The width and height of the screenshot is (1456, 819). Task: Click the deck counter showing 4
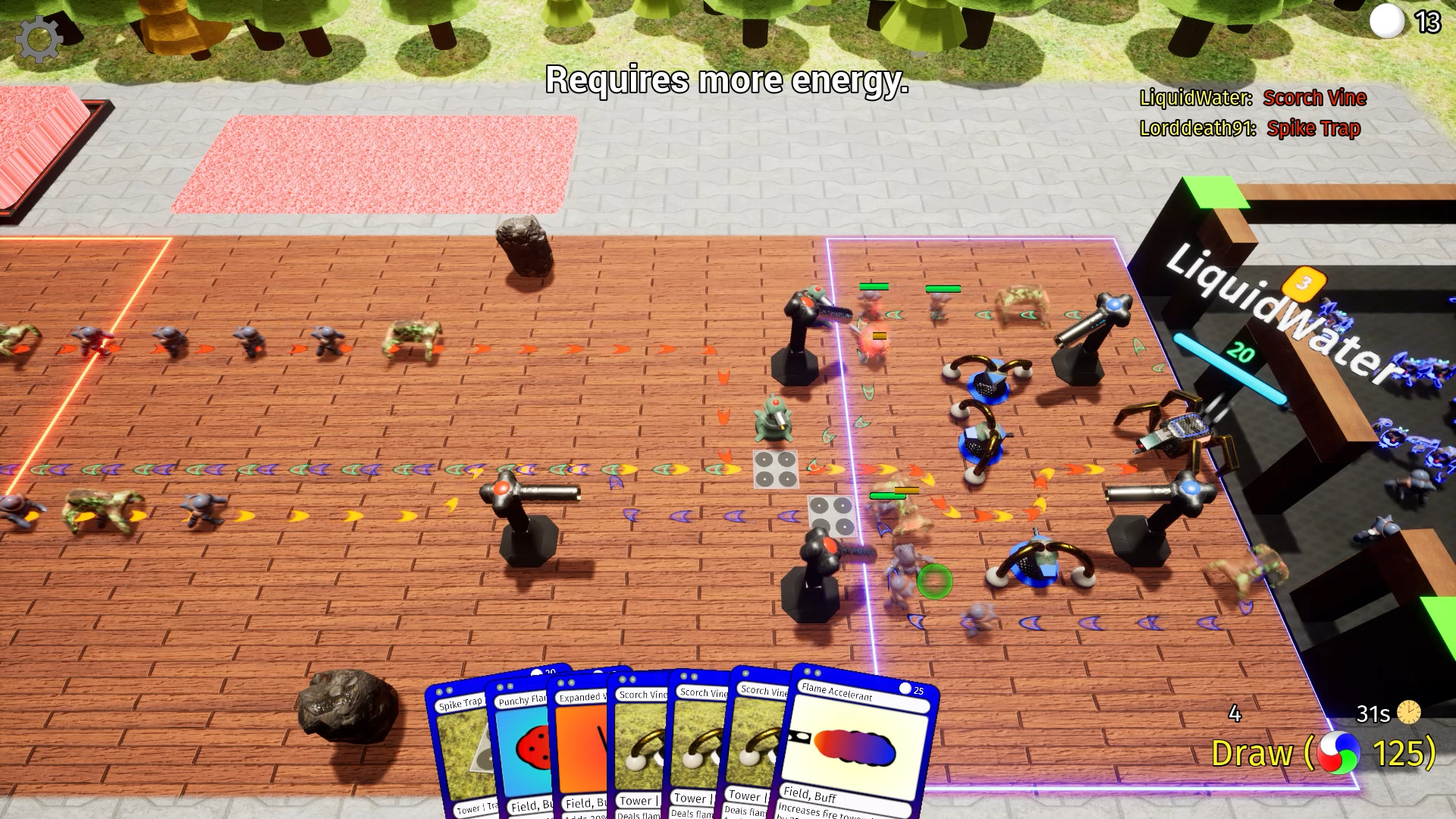(x=1233, y=714)
